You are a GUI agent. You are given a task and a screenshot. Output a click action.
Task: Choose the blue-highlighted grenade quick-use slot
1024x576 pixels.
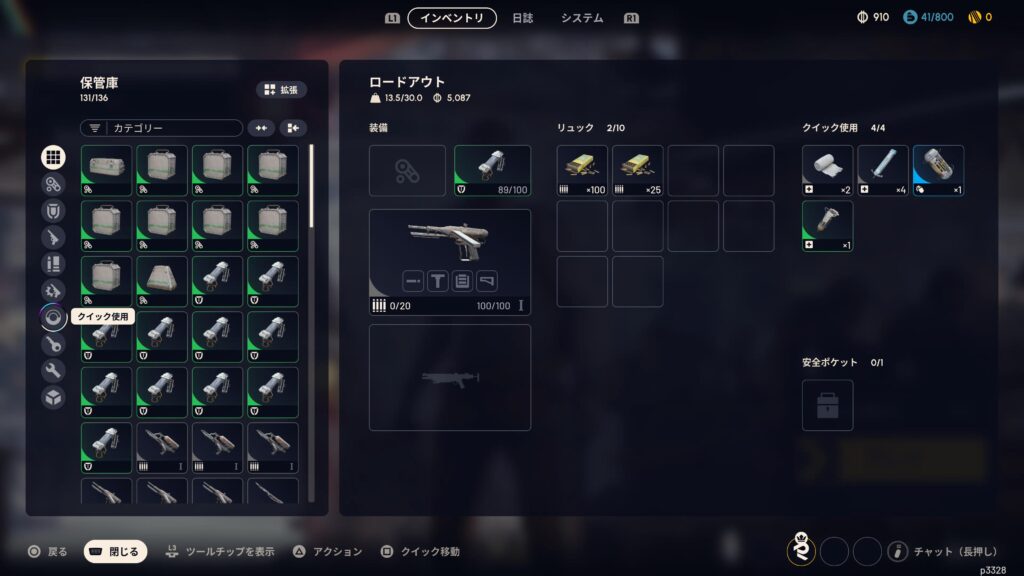(x=938, y=171)
